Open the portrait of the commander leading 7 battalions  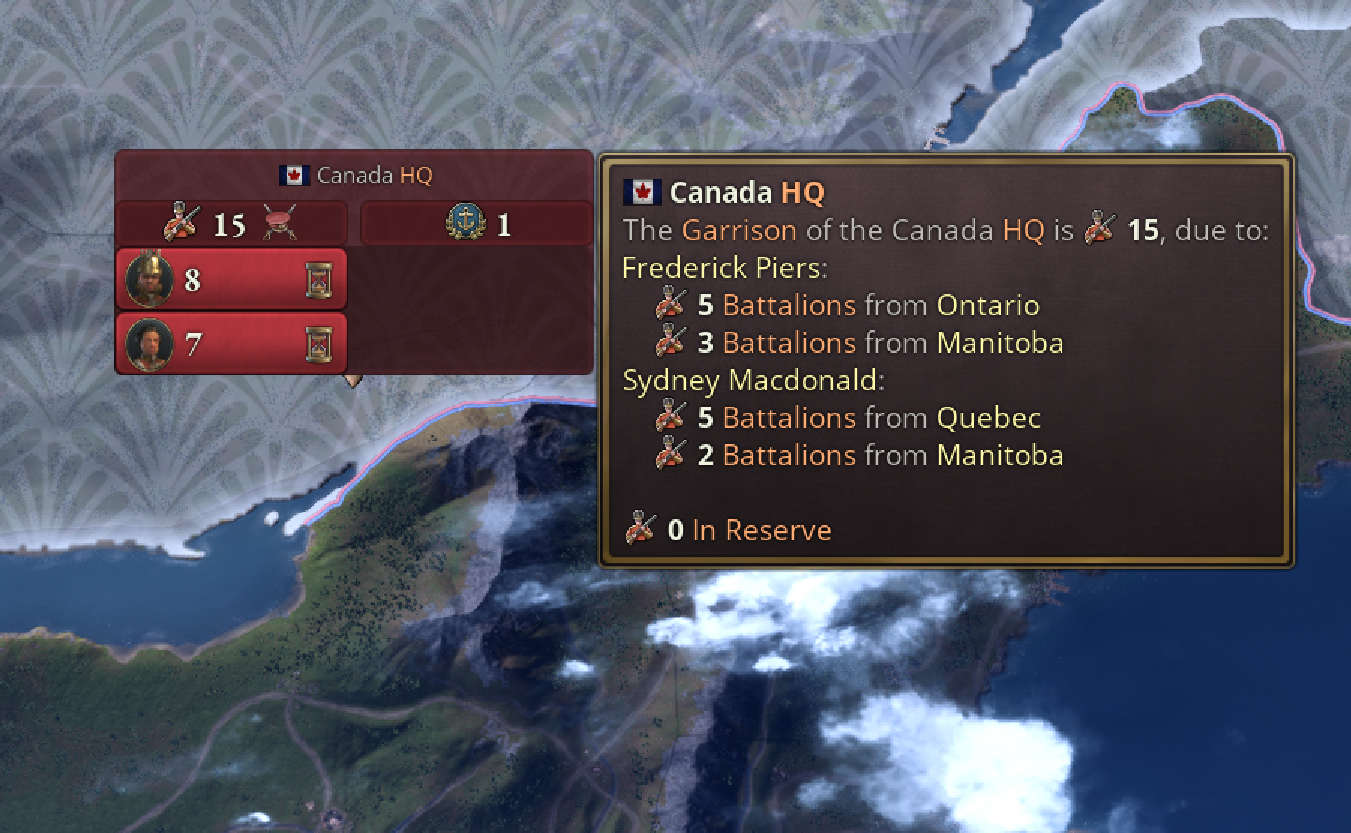coord(149,341)
